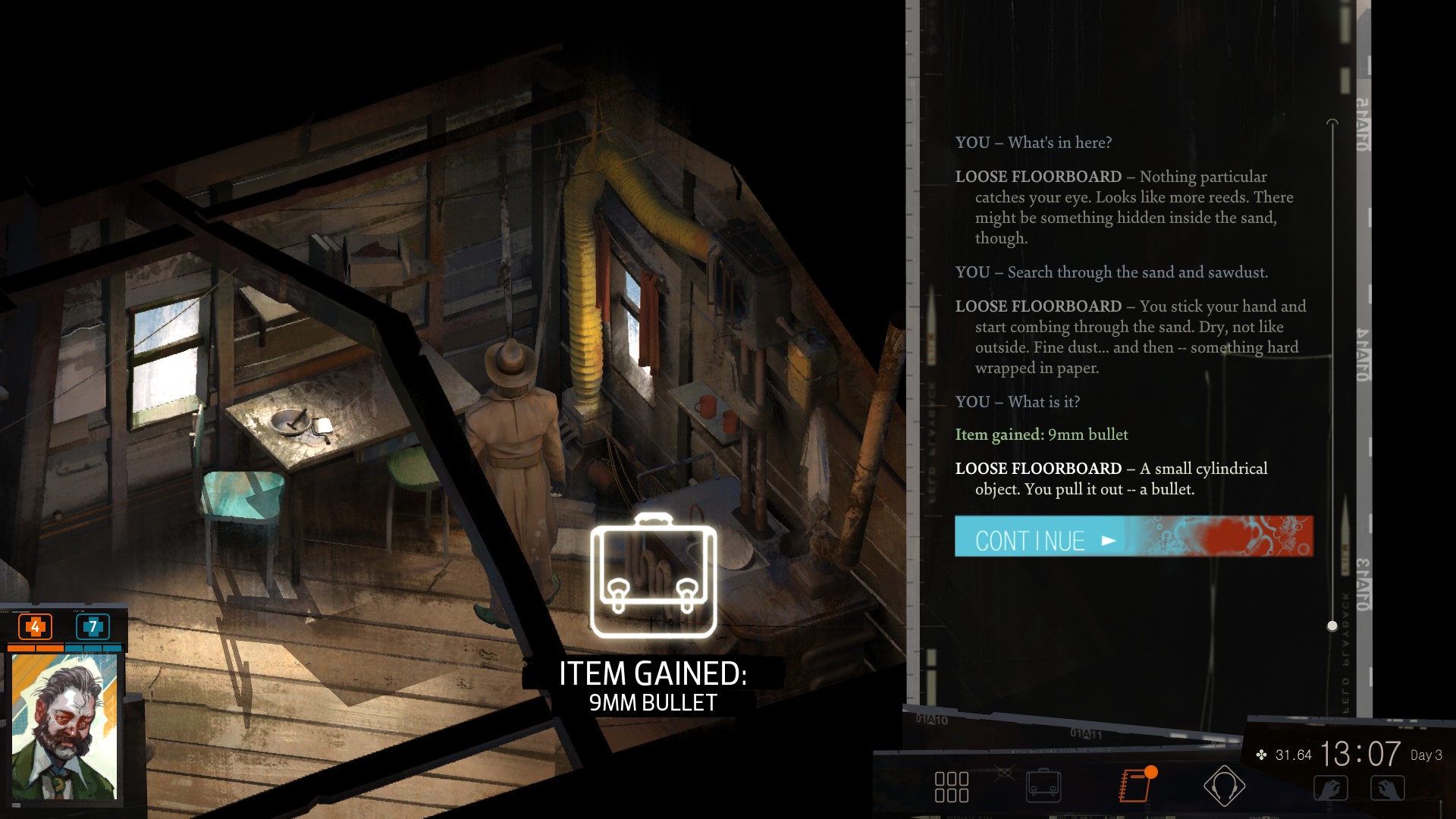Screen dimensions: 1456x819
Task: Select the right hand item slot
Action: pyautogui.click(x=1388, y=789)
